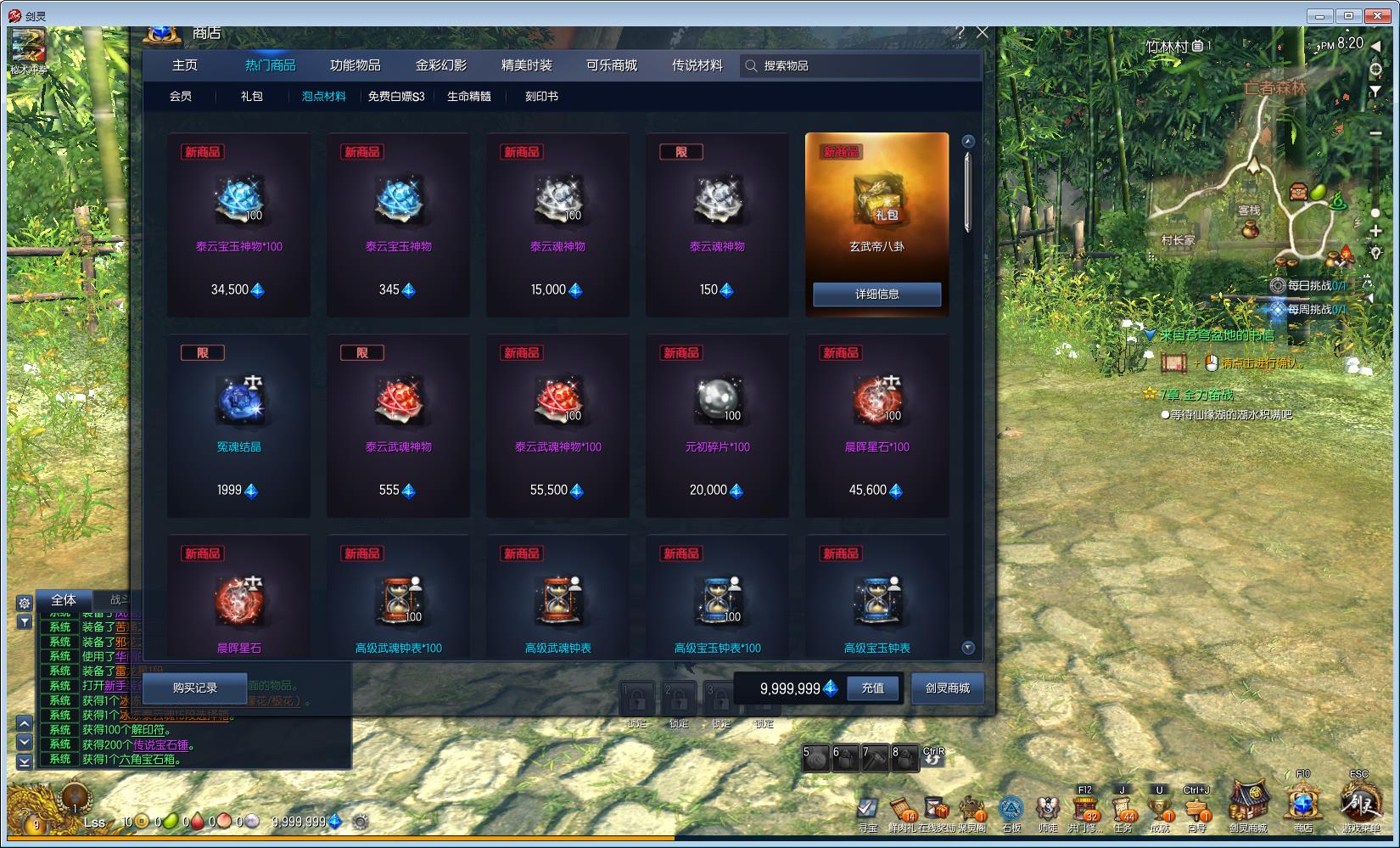
Task: Switch to the 主页 shop tab
Action: [x=185, y=65]
